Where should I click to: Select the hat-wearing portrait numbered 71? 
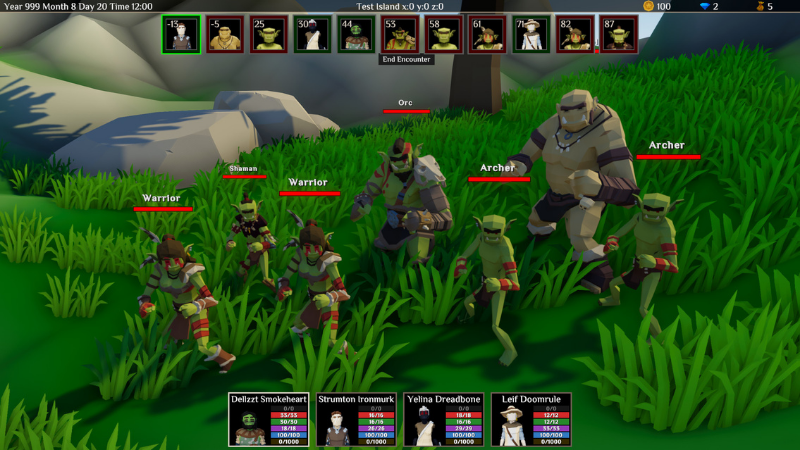coord(530,34)
